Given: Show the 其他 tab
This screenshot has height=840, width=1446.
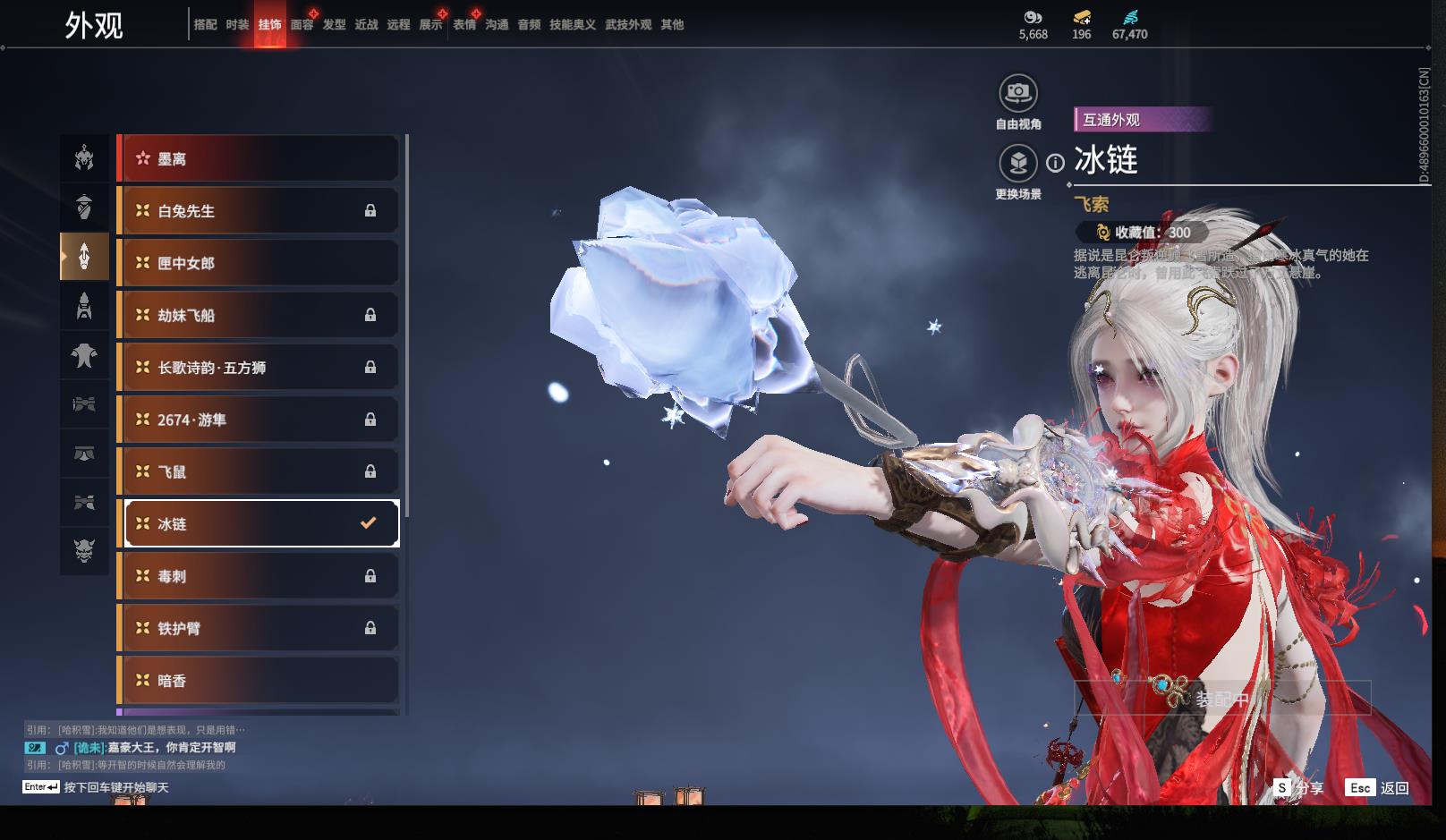Looking at the screenshot, I should click(x=671, y=25).
